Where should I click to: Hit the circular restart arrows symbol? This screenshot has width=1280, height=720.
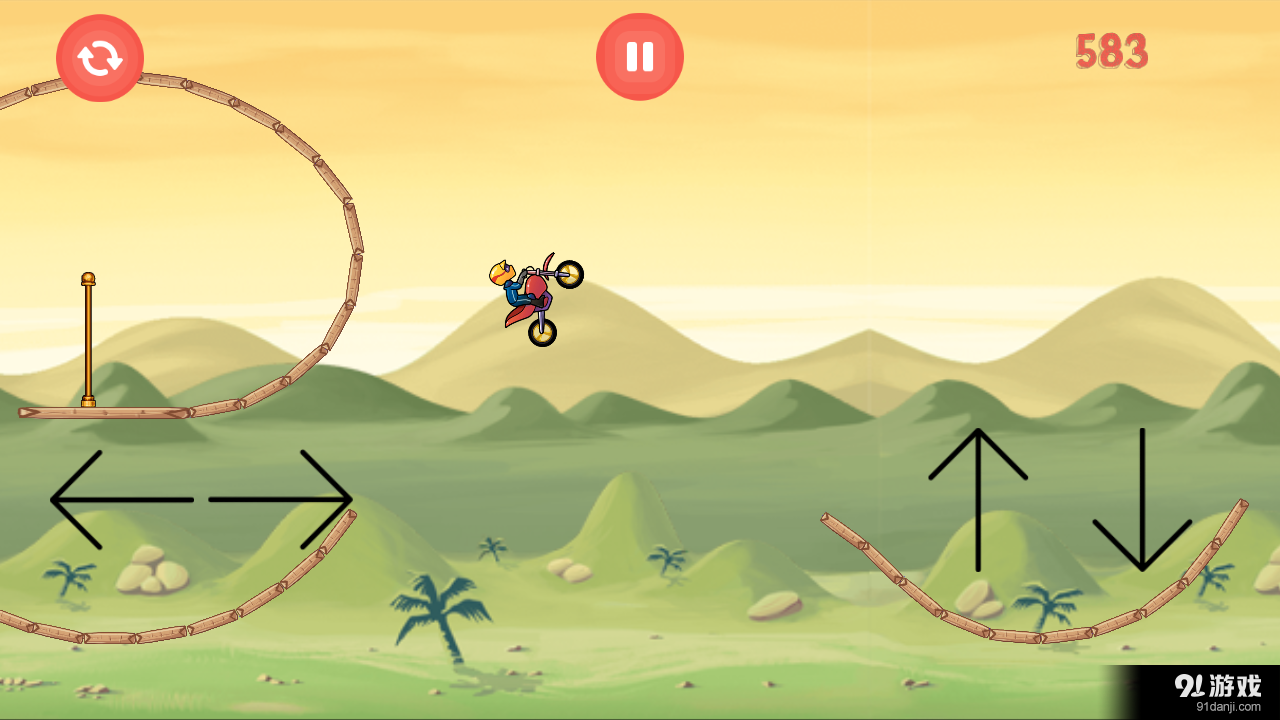[x=99, y=58]
